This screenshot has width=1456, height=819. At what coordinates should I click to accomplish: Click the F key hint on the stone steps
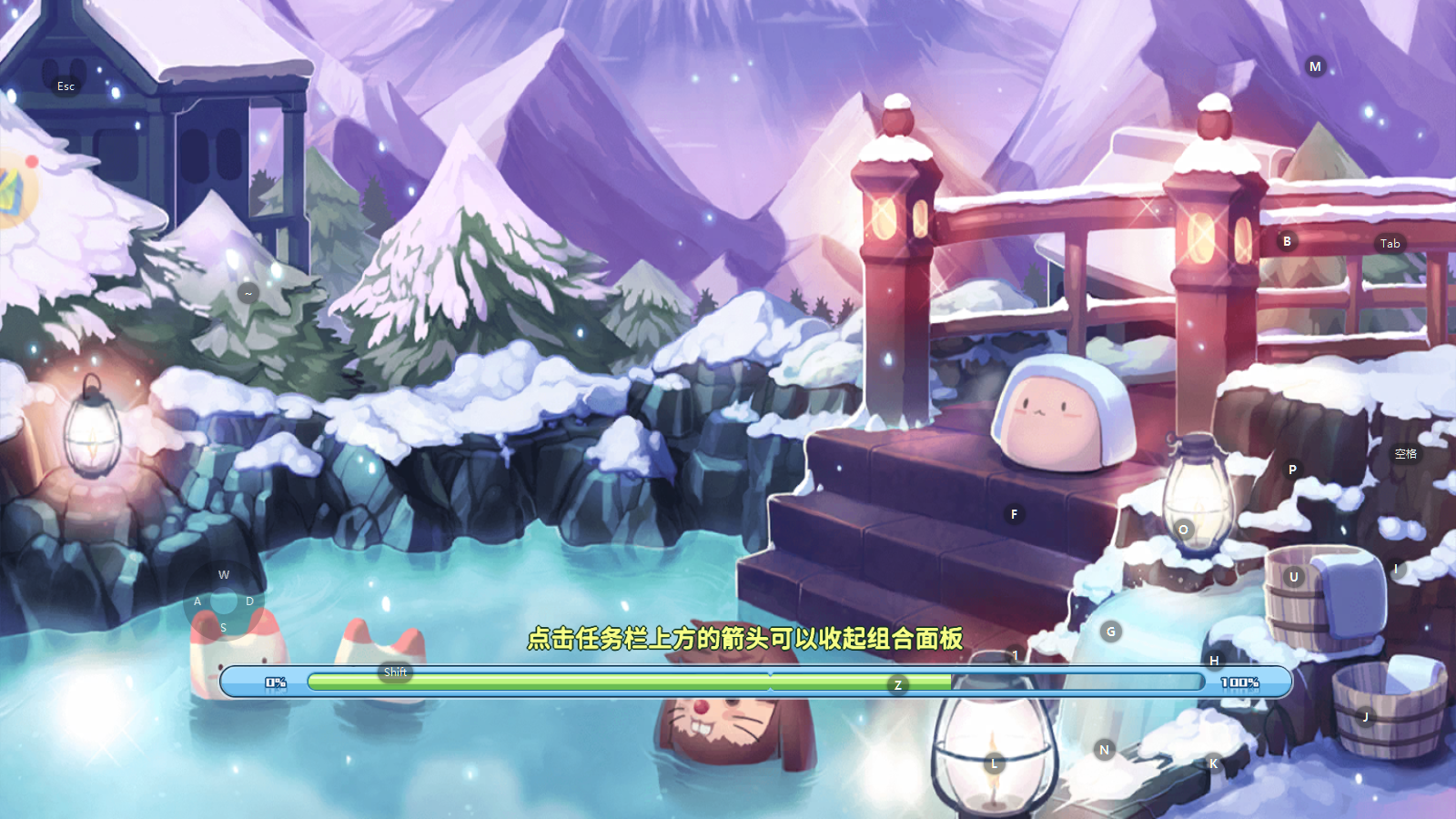click(x=1013, y=514)
